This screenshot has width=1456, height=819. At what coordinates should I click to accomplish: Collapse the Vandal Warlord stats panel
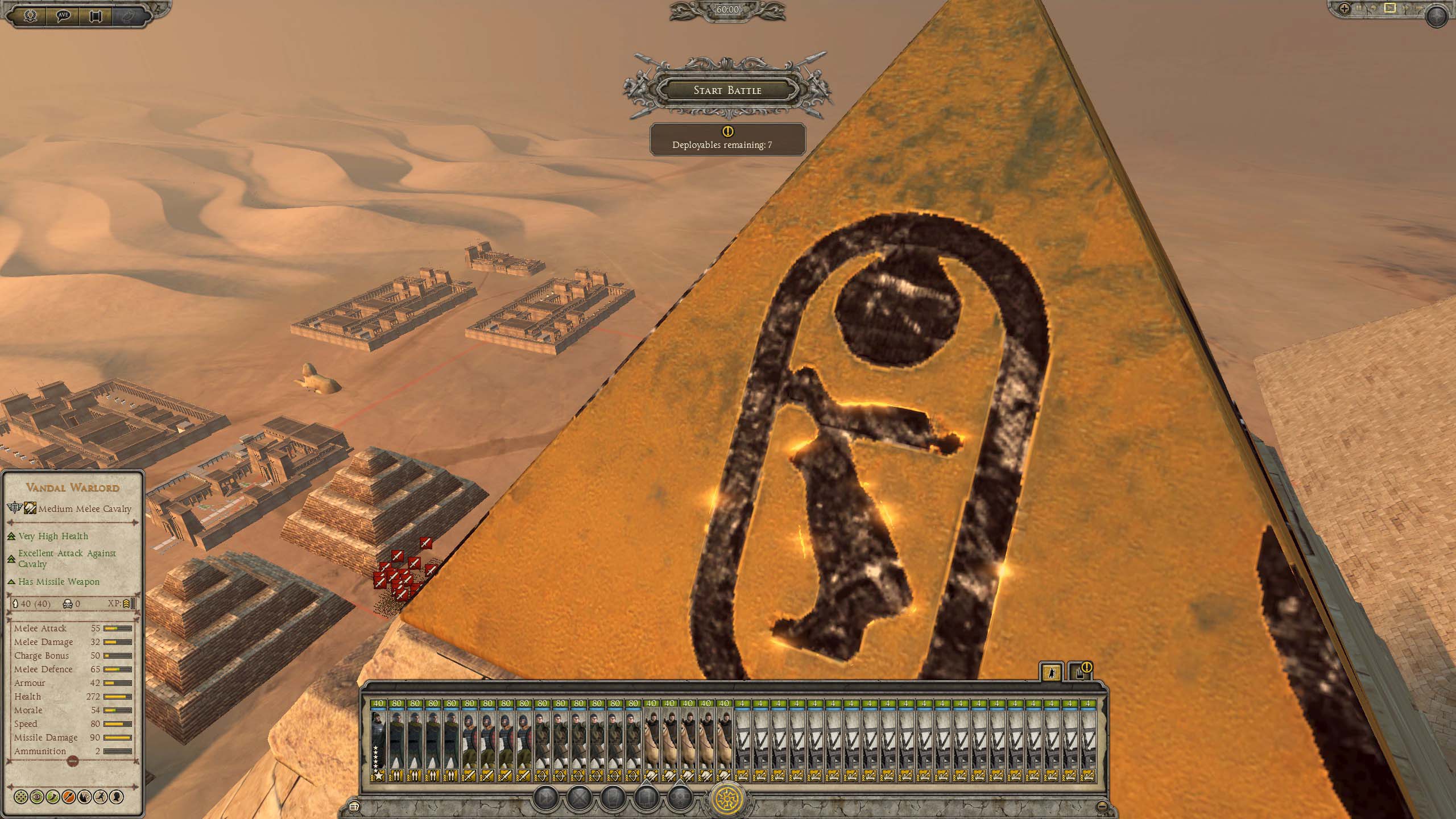(x=72, y=761)
